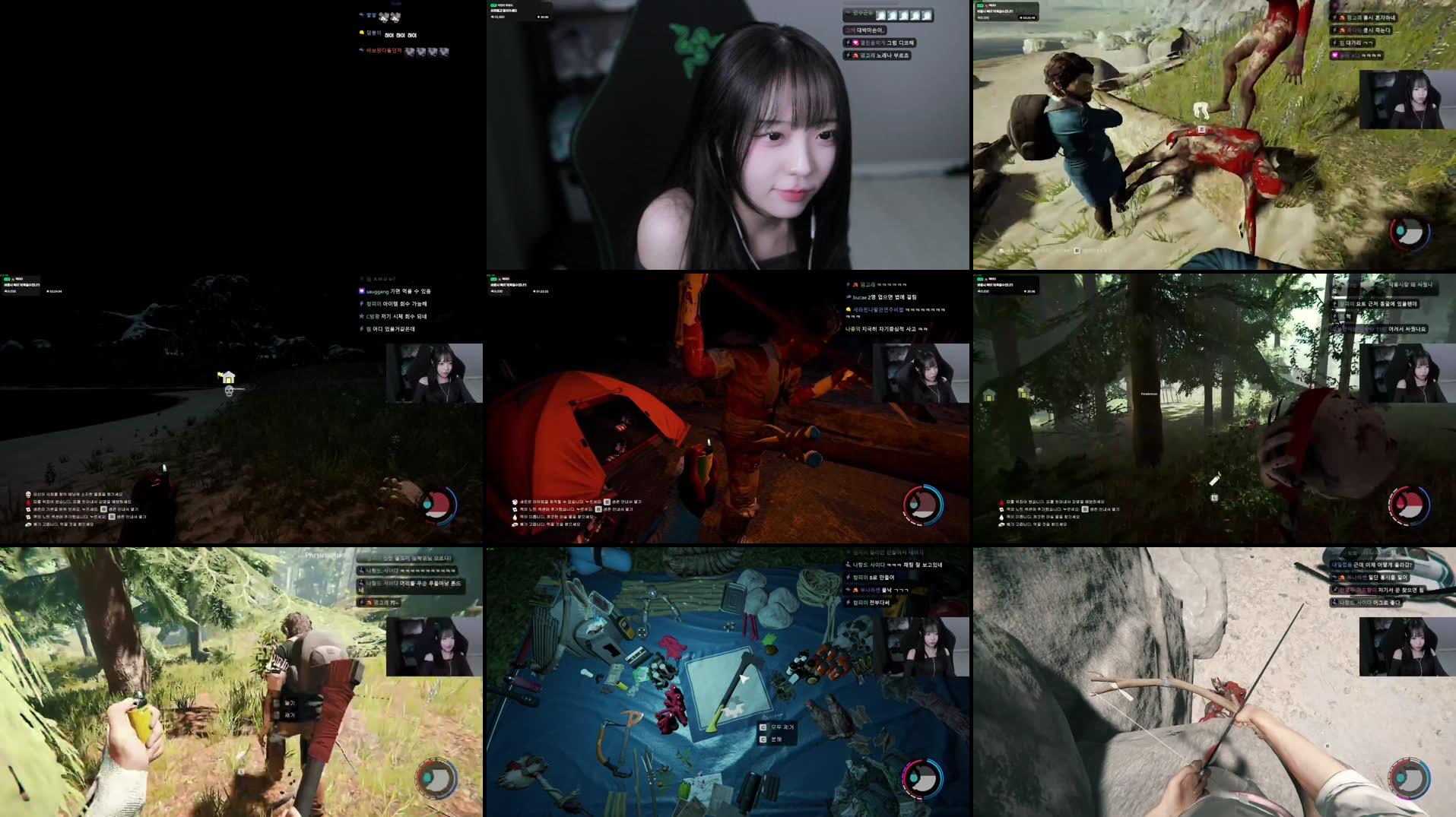
Task: Click the skull corpse notification icon
Action: coord(27,494)
